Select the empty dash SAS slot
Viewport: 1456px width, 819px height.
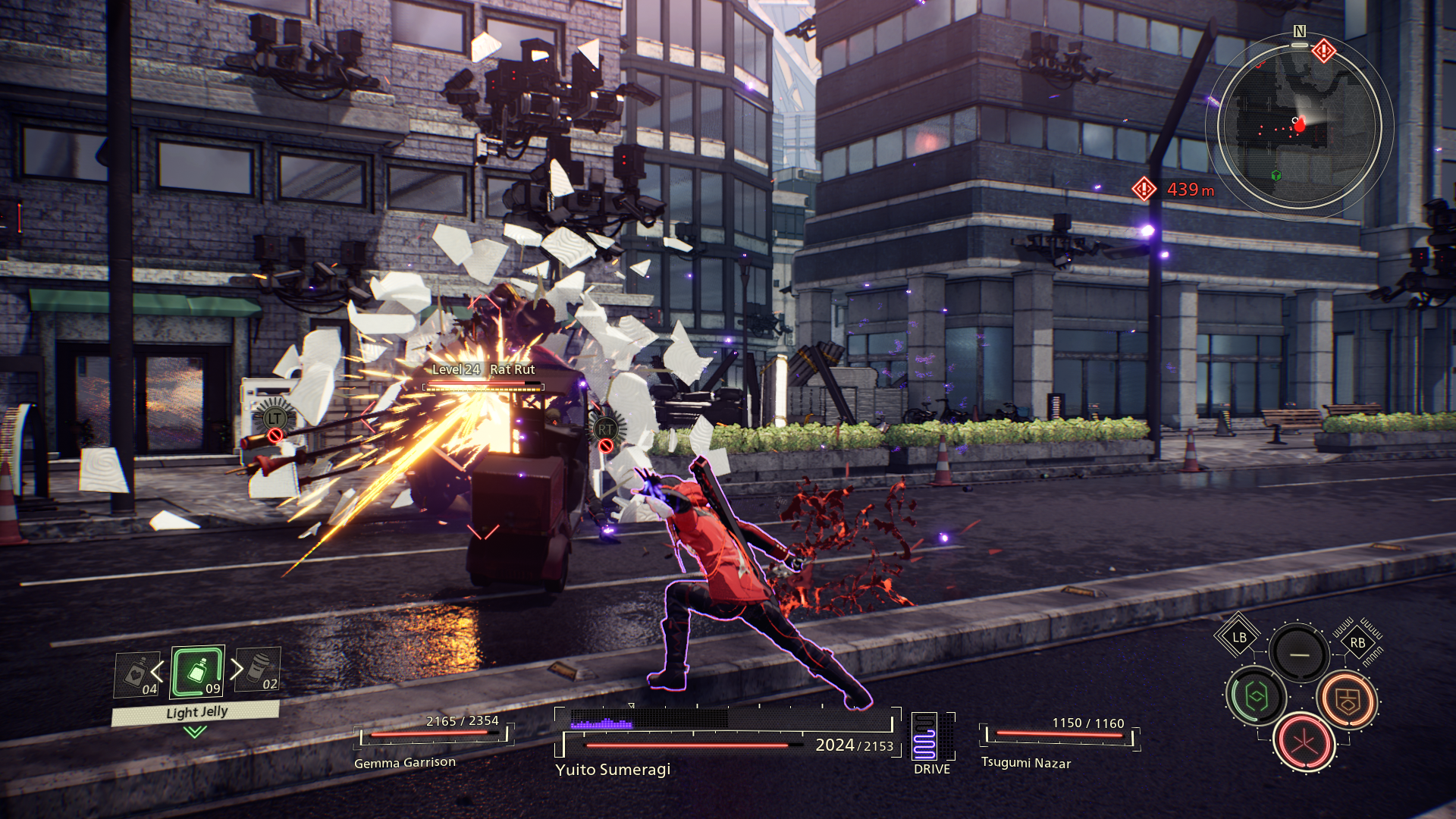click(1299, 654)
